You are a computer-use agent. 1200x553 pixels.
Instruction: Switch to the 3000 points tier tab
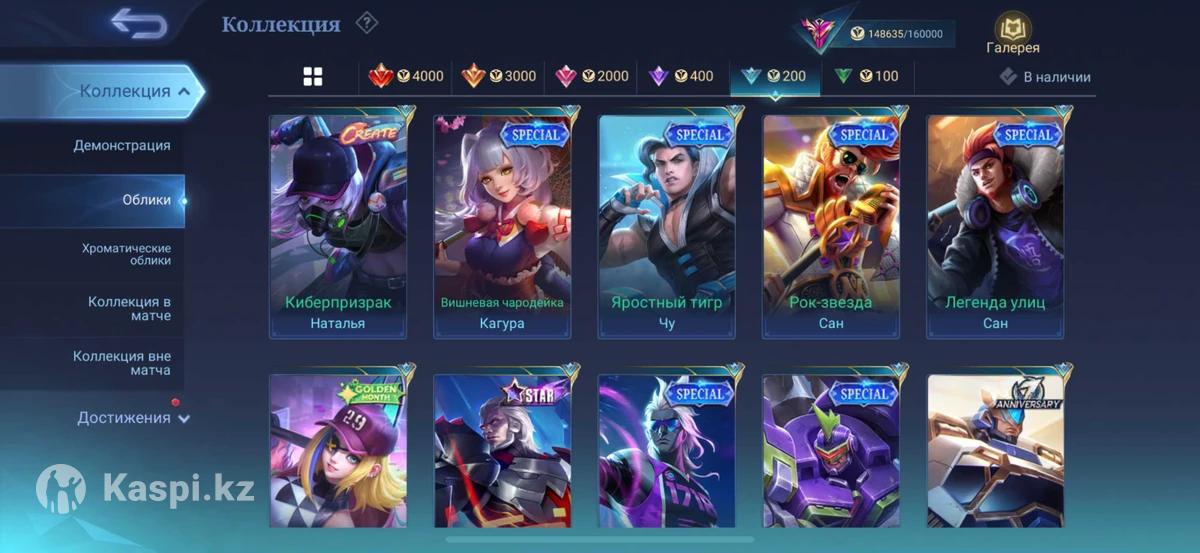[499, 76]
